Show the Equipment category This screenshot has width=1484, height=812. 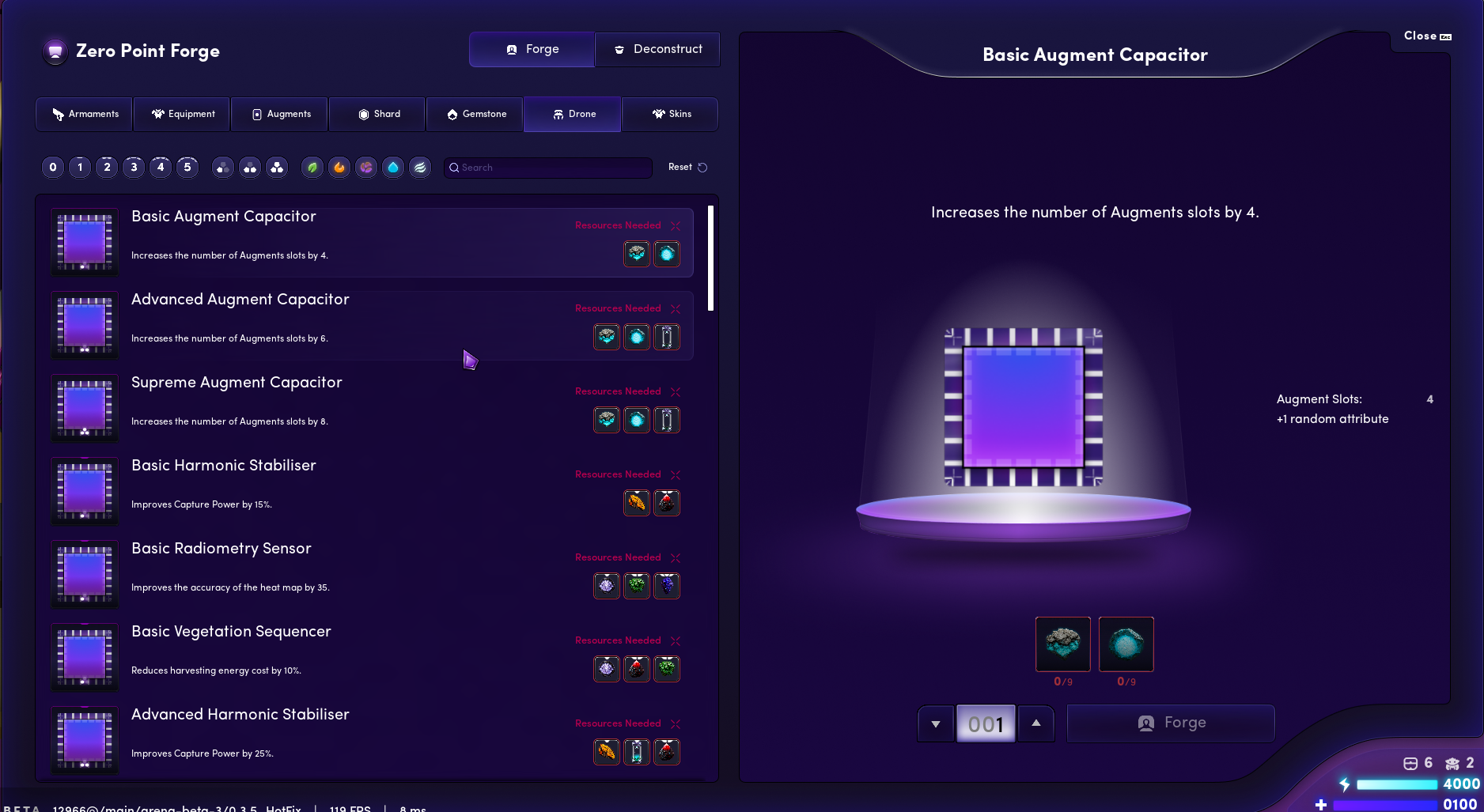pyautogui.click(x=183, y=114)
